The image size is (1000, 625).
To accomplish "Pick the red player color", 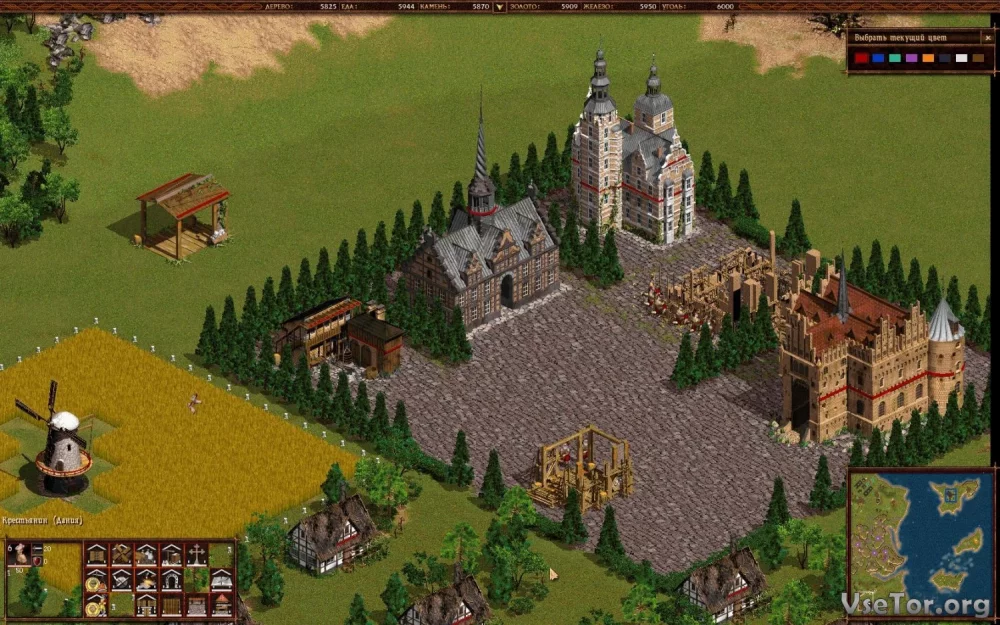I will (x=861, y=58).
